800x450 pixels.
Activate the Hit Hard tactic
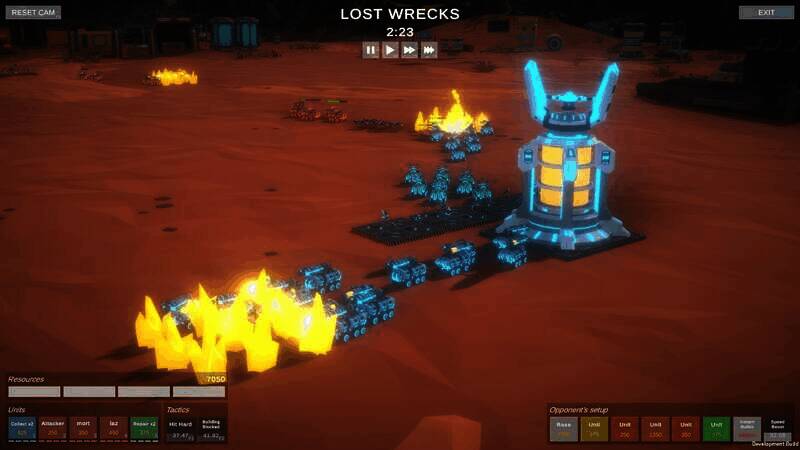pyautogui.click(x=180, y=429)
